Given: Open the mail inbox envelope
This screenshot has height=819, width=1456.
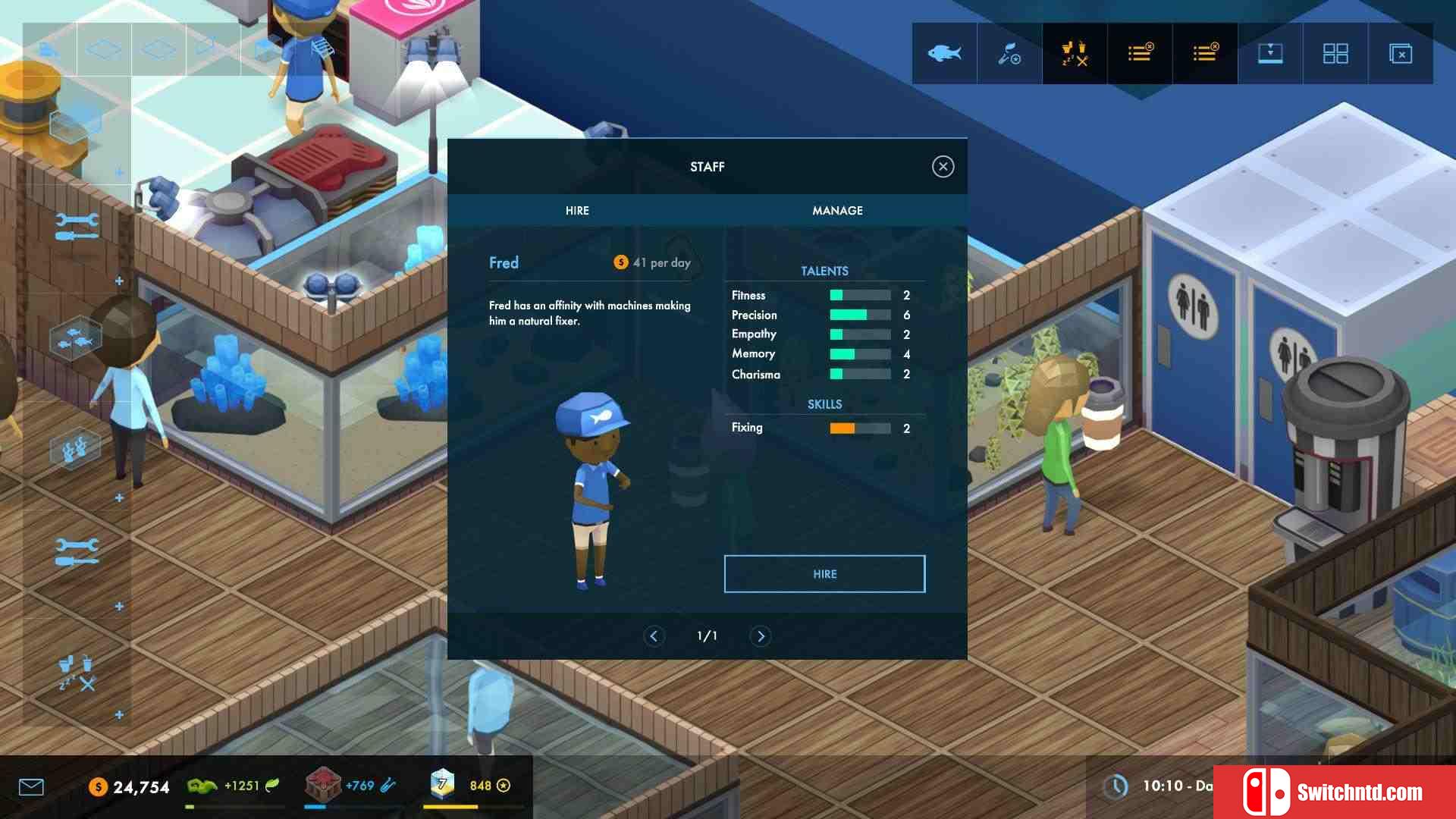Looking at the screenshot, I should click(x=31, y=787).
